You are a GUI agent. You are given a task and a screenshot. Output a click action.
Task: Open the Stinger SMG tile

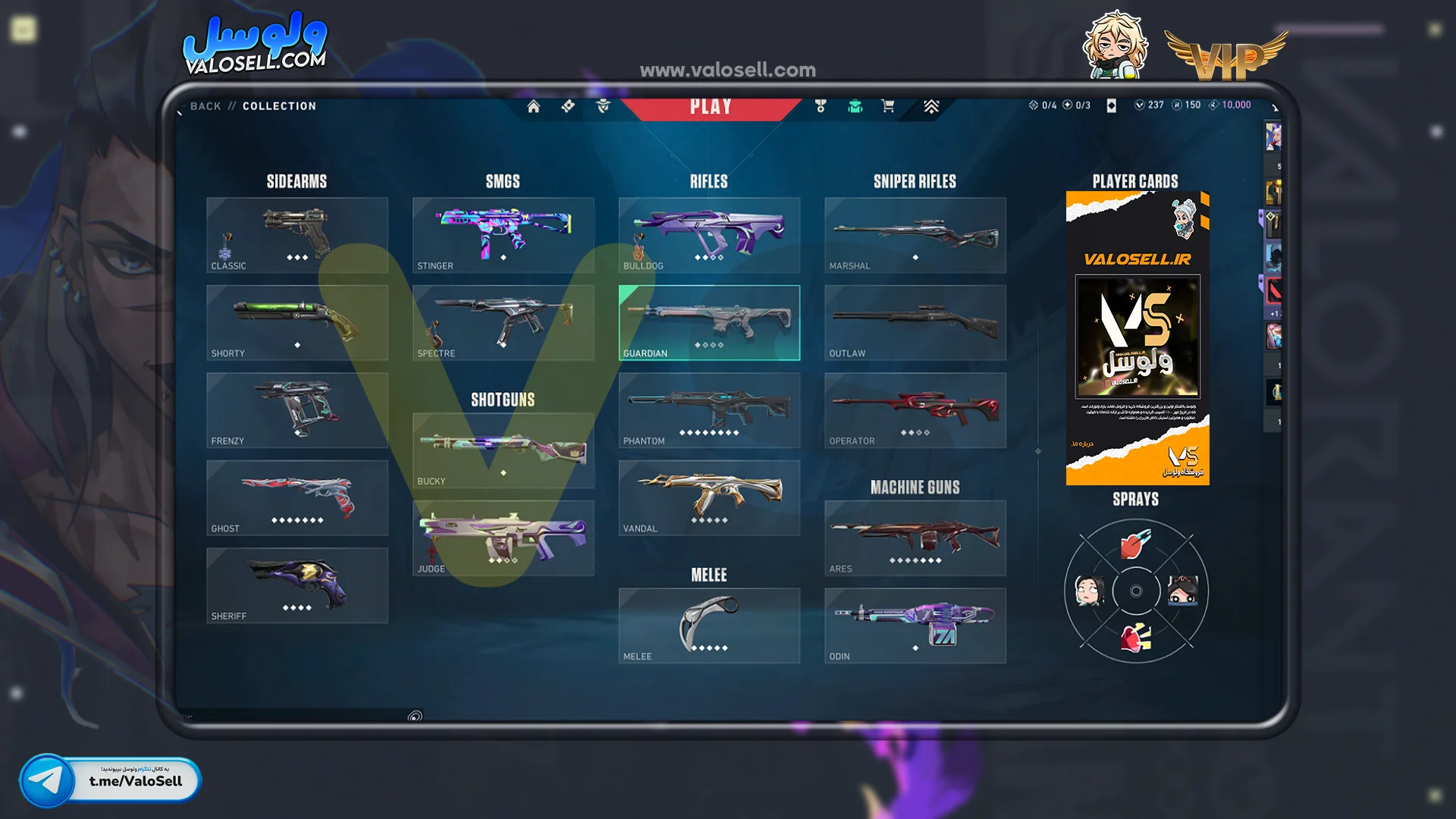(x=504, y=235)
